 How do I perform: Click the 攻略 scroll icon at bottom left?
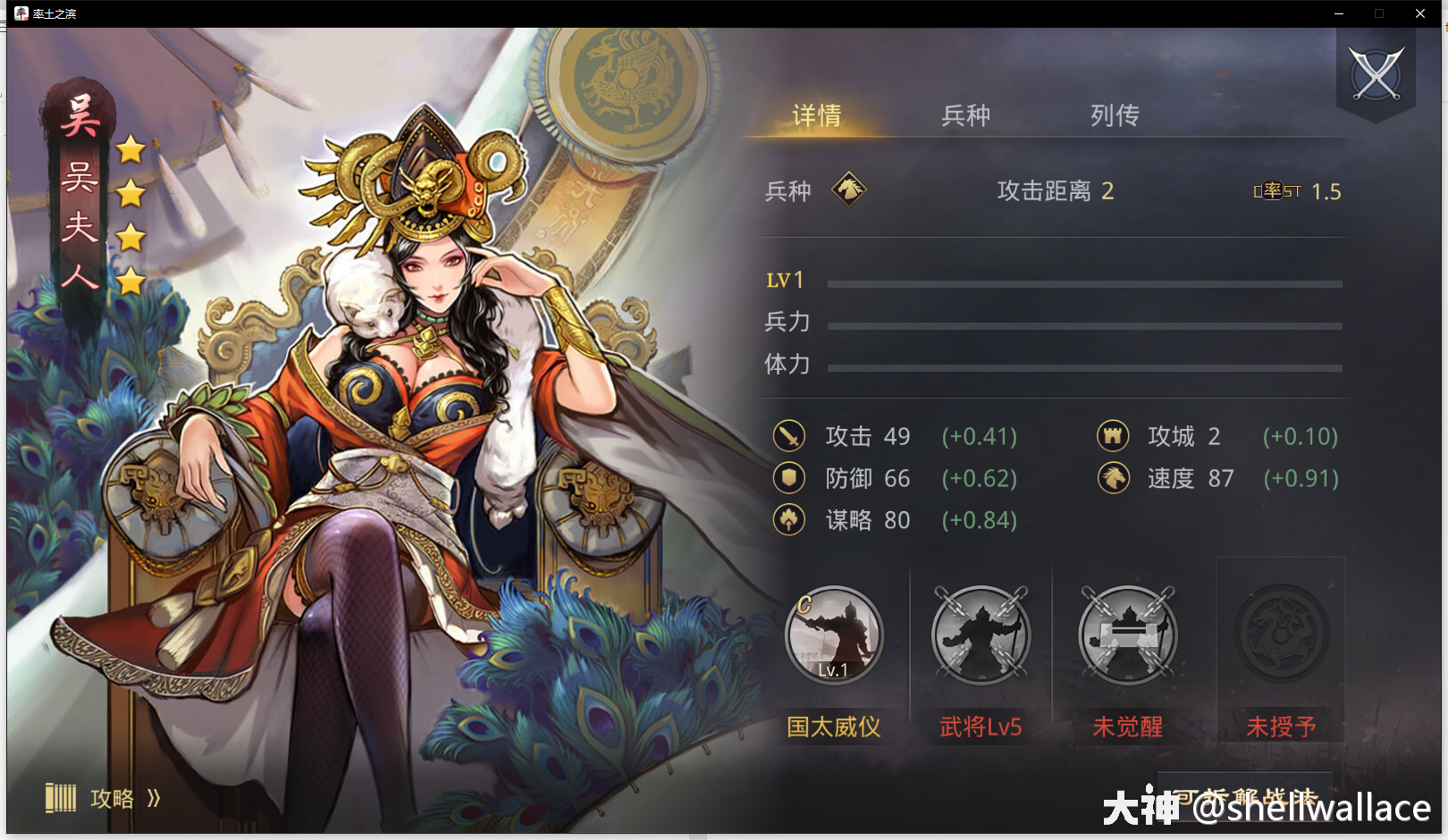(61, 798)
